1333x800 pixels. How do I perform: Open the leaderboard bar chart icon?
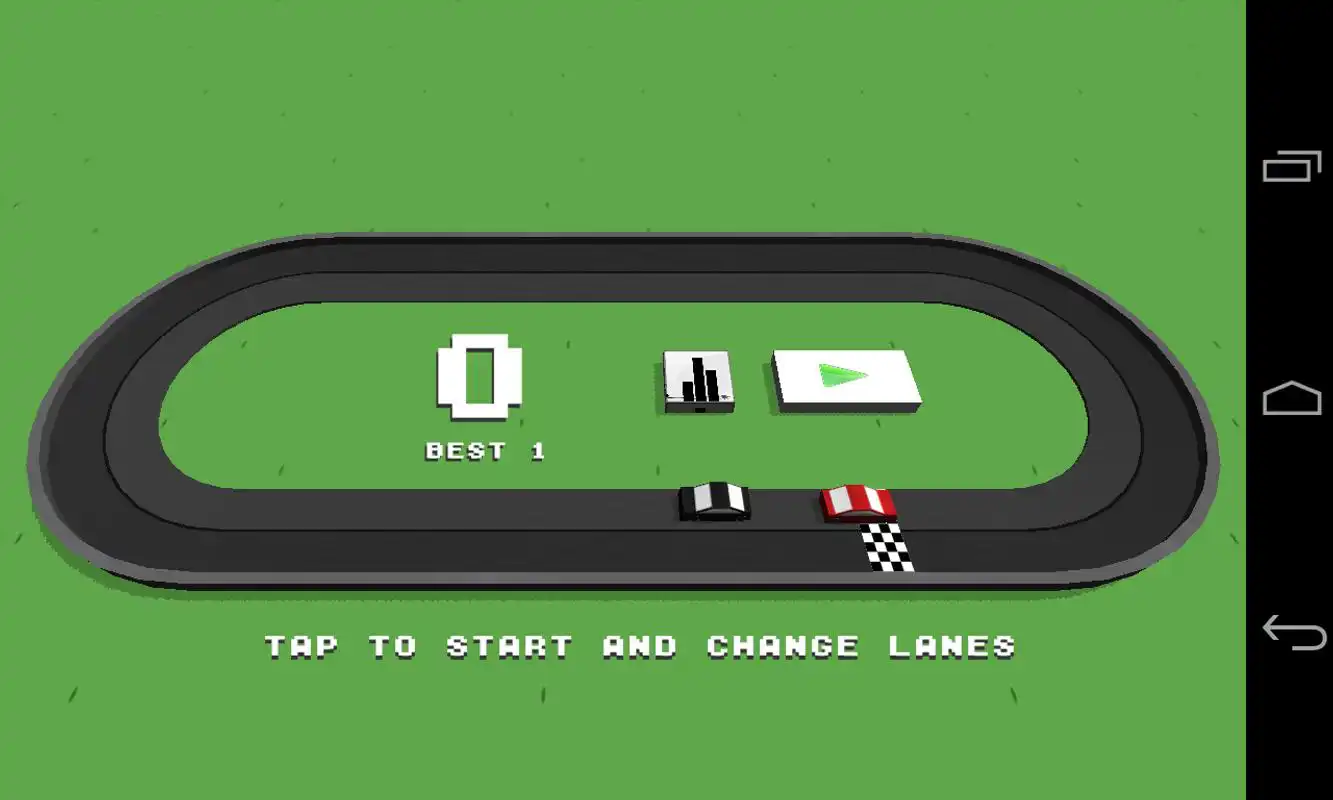(698, 378)
